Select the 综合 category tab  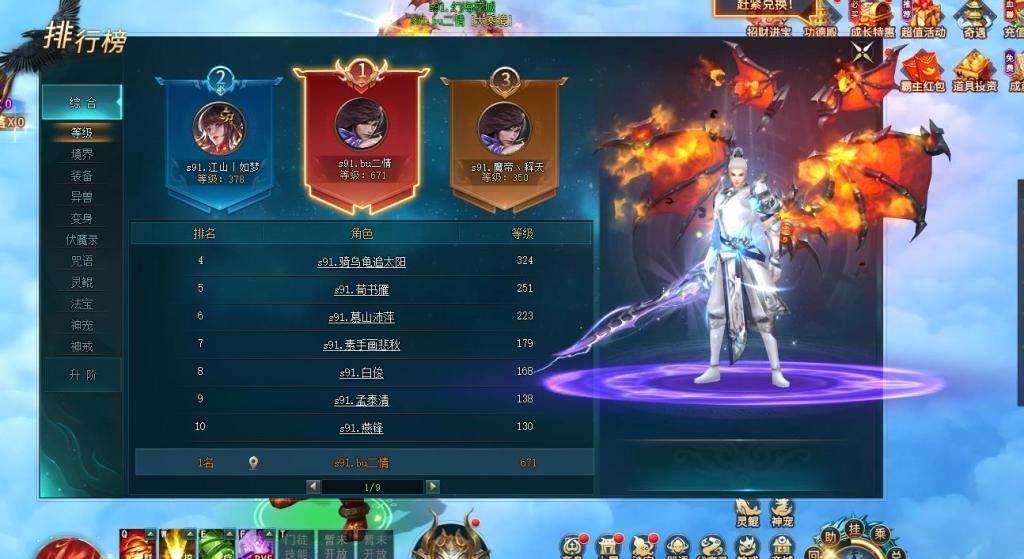click(82, 102)
